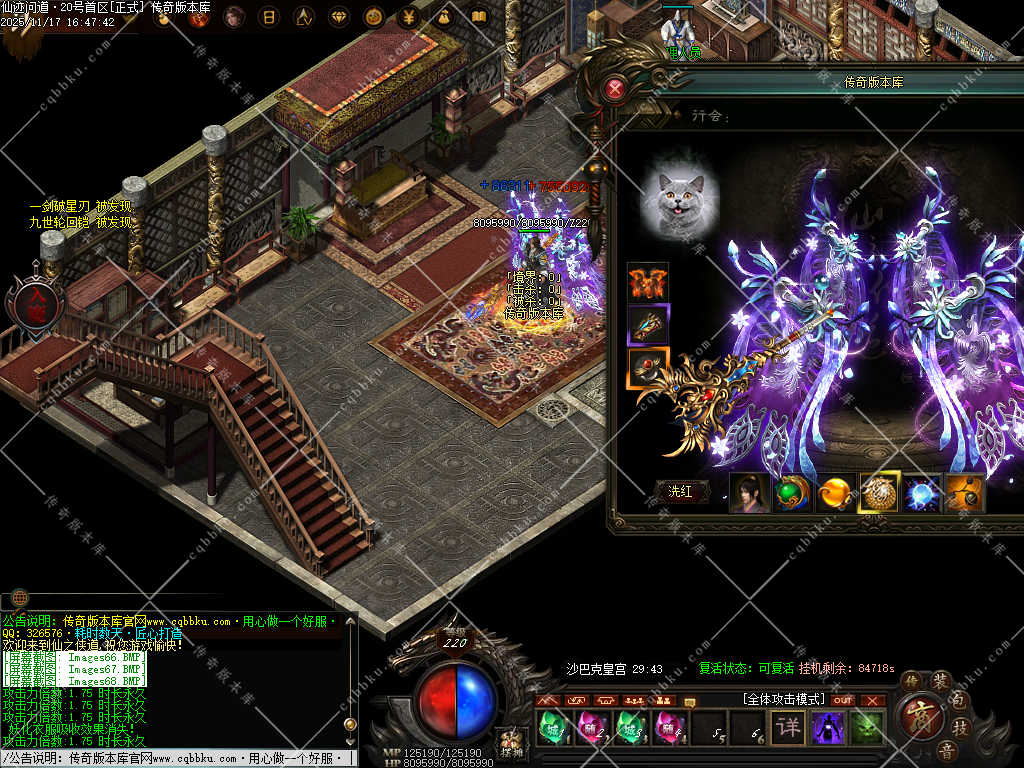Open the yen currency icon in top bar
Image resolution: width=1024 pixels, height=768 pixels.
coord(408,17)
